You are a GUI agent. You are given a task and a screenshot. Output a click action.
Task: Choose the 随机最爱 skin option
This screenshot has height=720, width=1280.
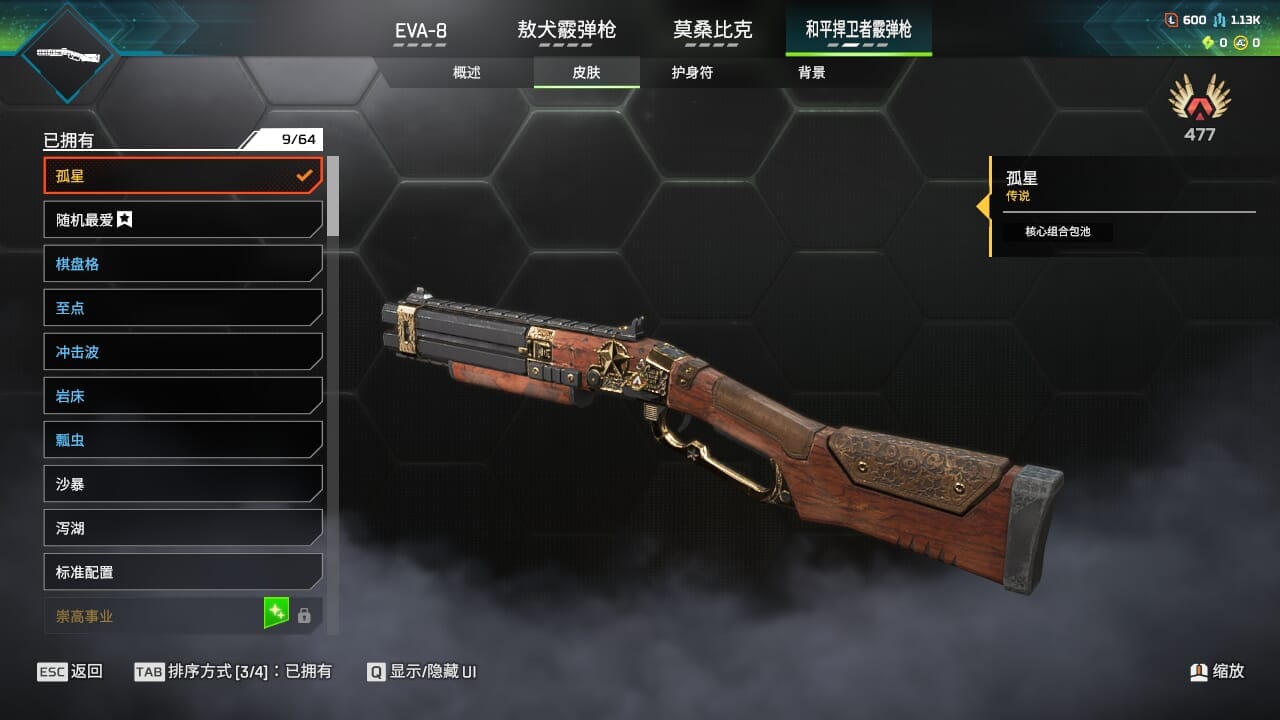coord(183,220)
